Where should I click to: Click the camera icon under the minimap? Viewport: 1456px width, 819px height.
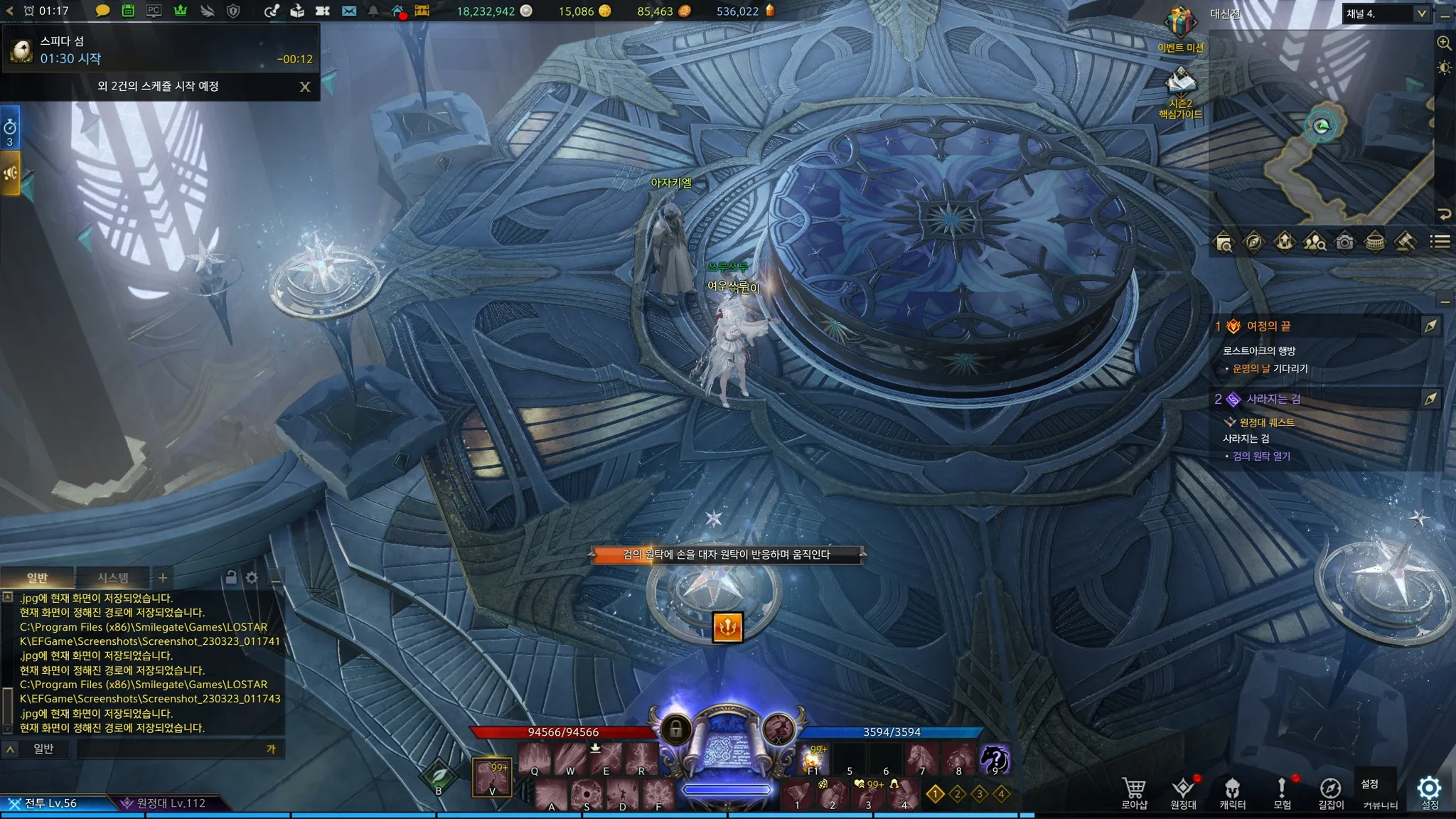click(x=1344, y=242)
